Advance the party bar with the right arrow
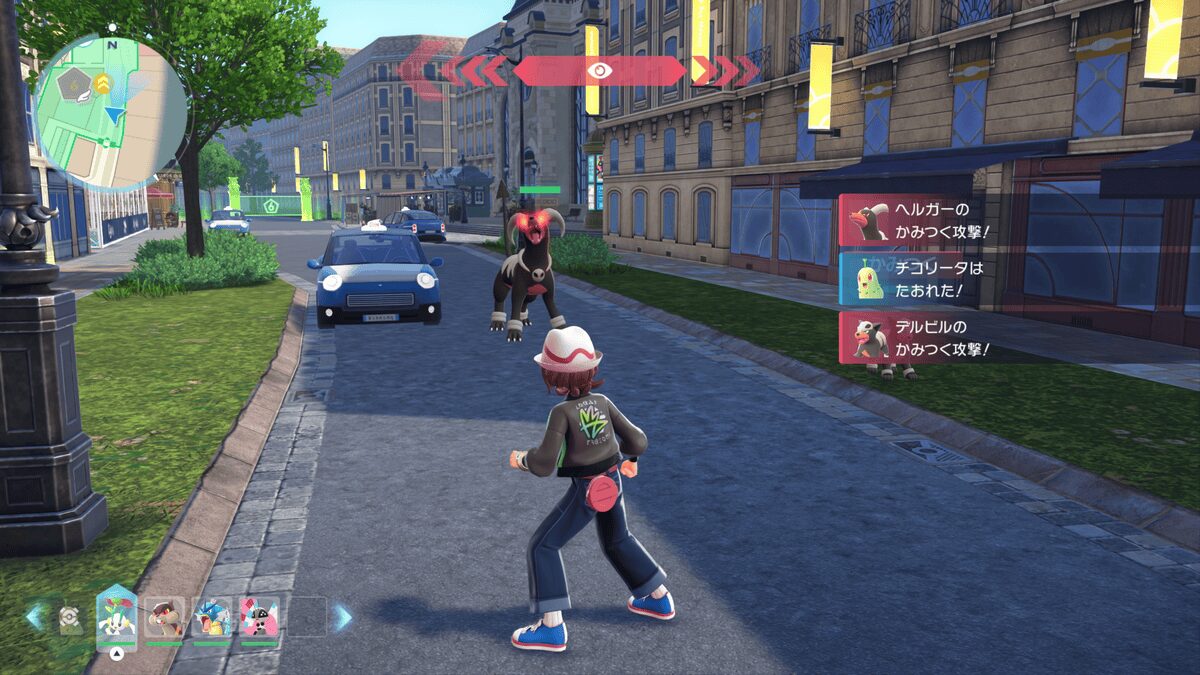This screenshot has width=1200, height=675. 342,617
